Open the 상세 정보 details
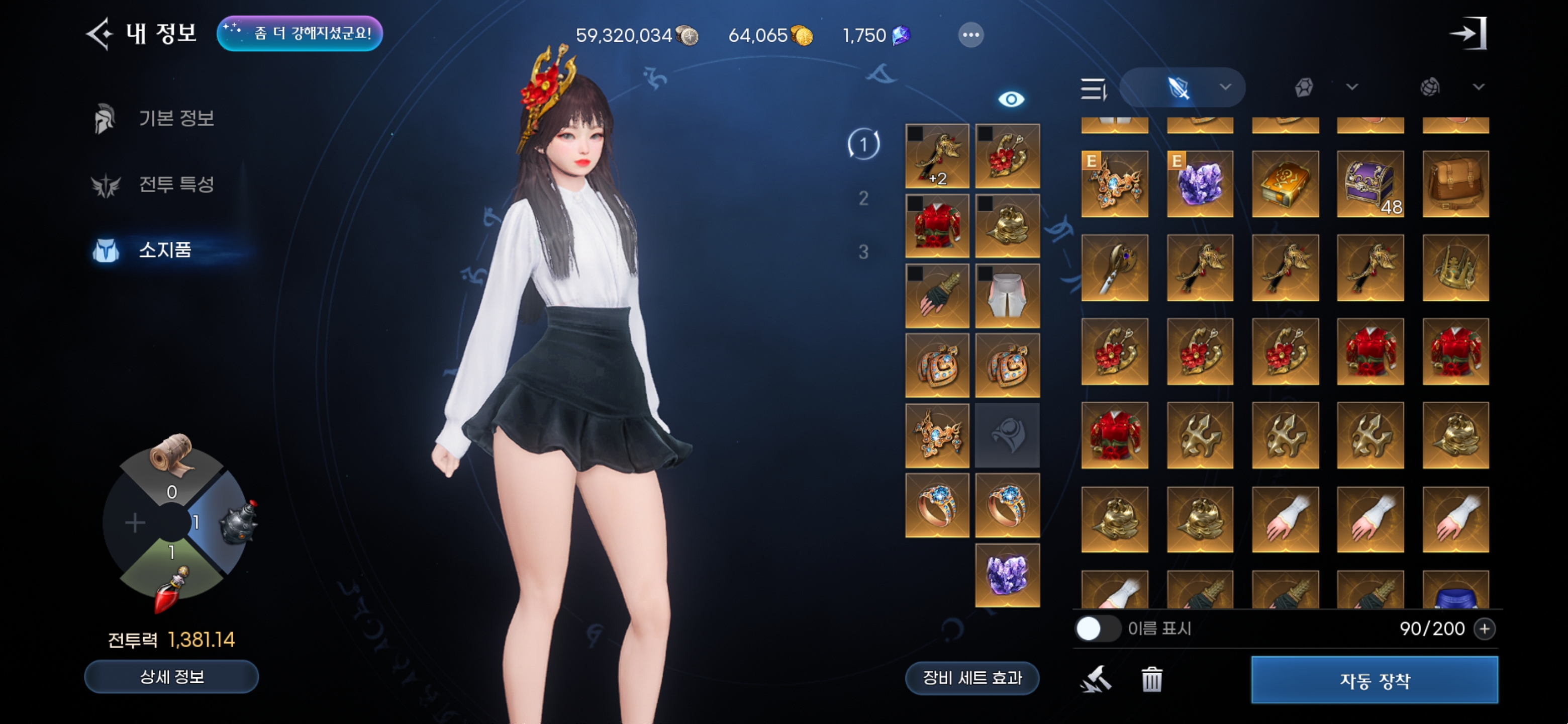The image size is (1568, 724). tap(172, 677)
